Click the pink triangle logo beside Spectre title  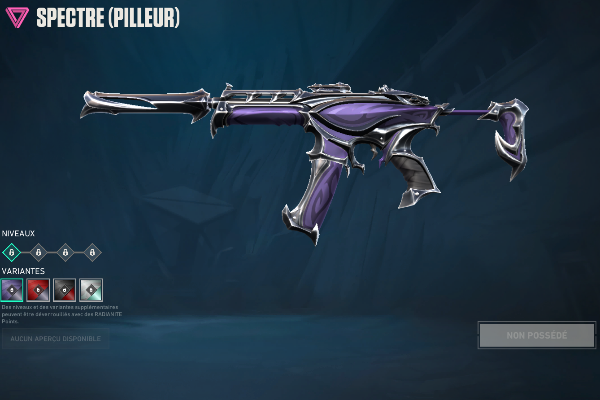[17, 17]
